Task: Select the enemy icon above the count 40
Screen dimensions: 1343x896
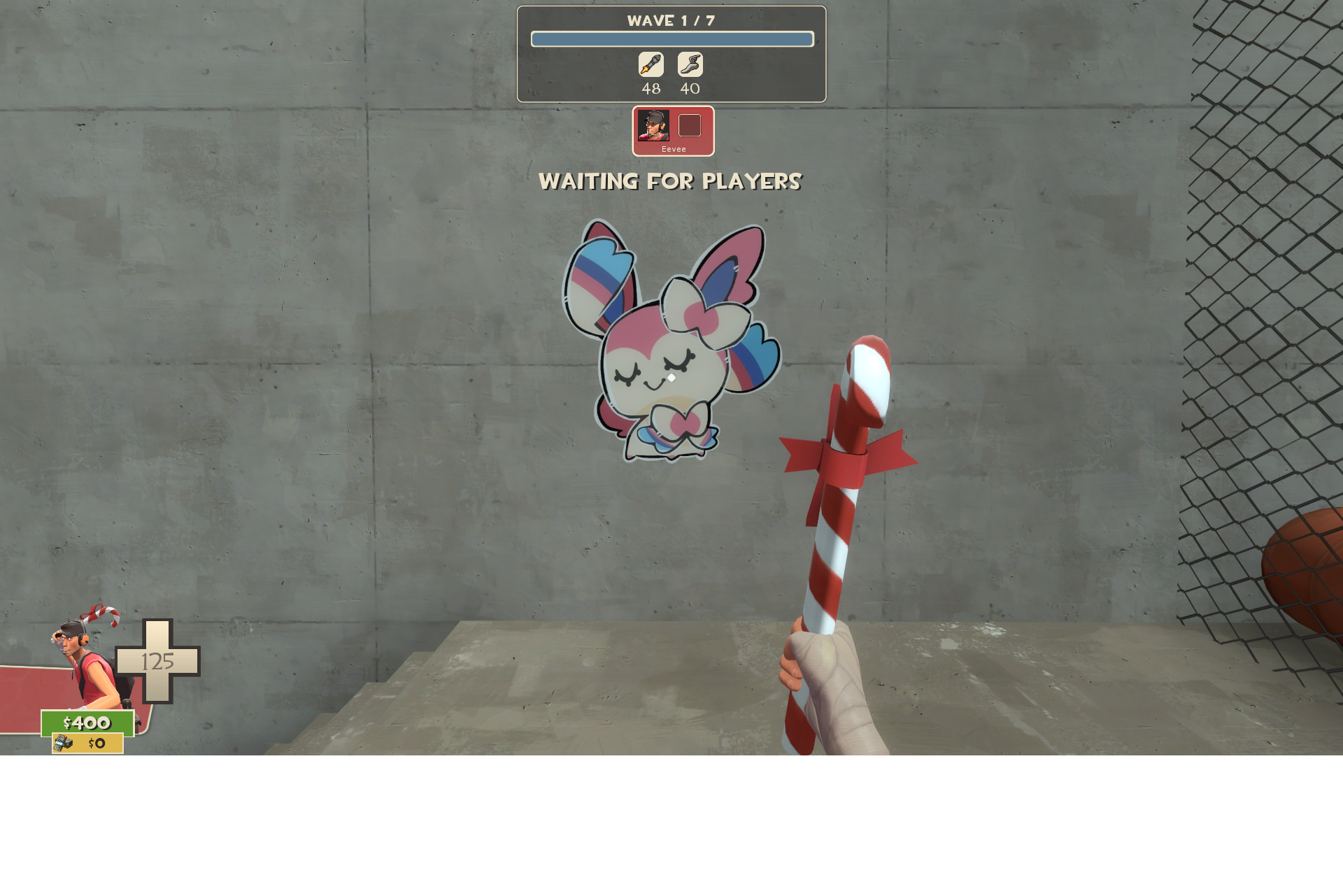Action: point(690,64)
